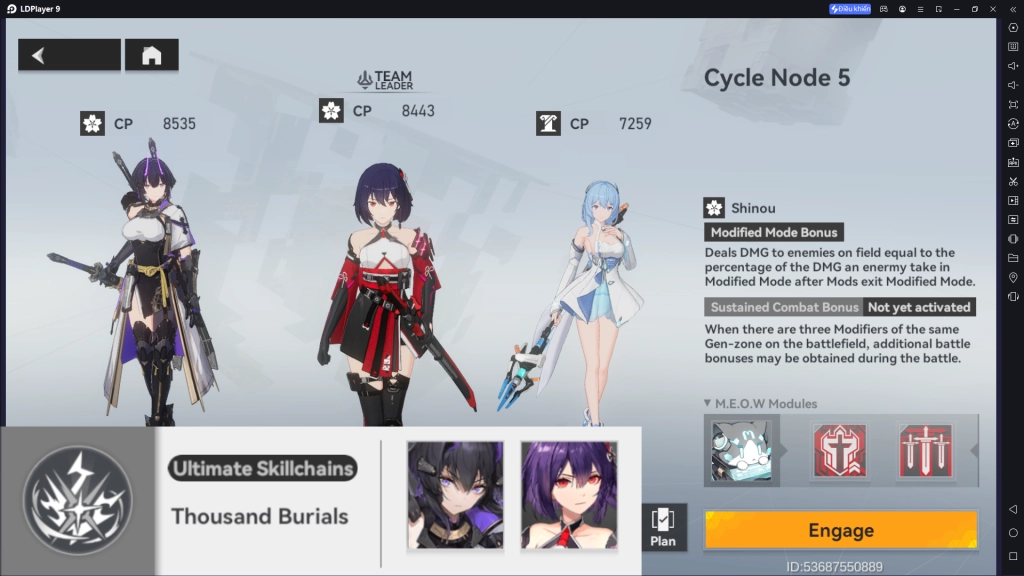Select the blue-haired character in white dress

tap(588, 300)
